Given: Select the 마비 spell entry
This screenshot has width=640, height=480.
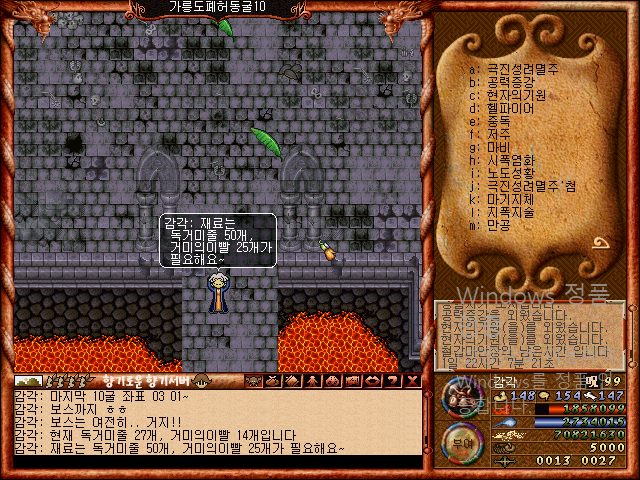Looking at the screenshot, I should point(502,147).
